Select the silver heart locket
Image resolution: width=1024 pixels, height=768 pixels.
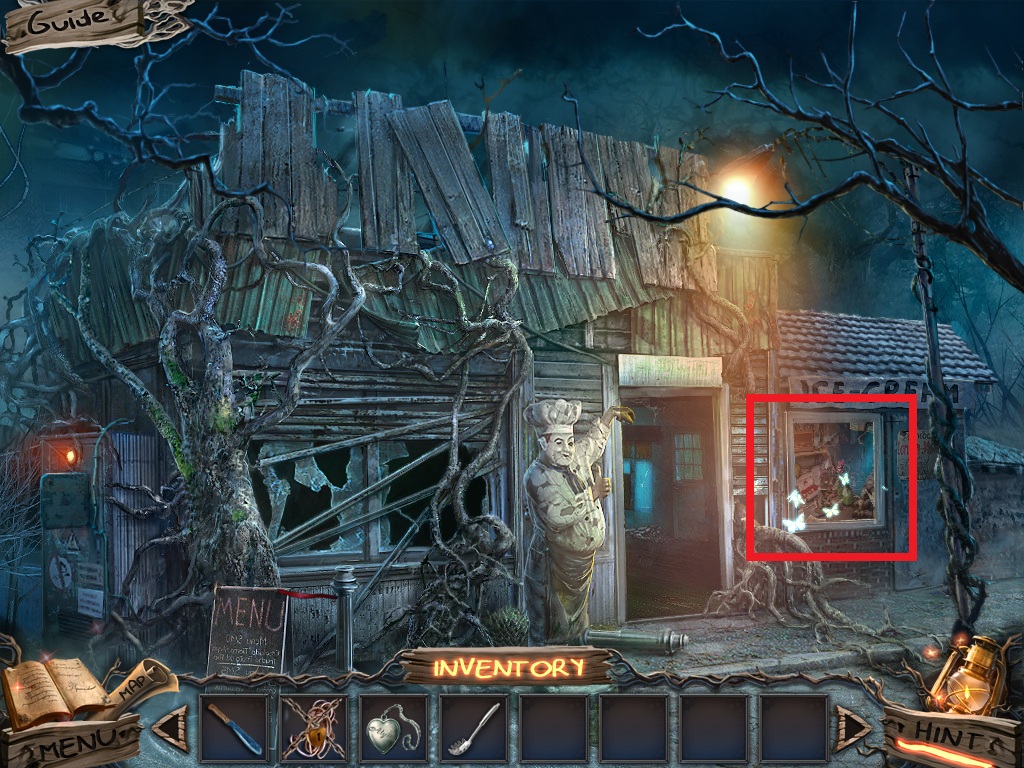pyautogui.click(x=394, y=729)
